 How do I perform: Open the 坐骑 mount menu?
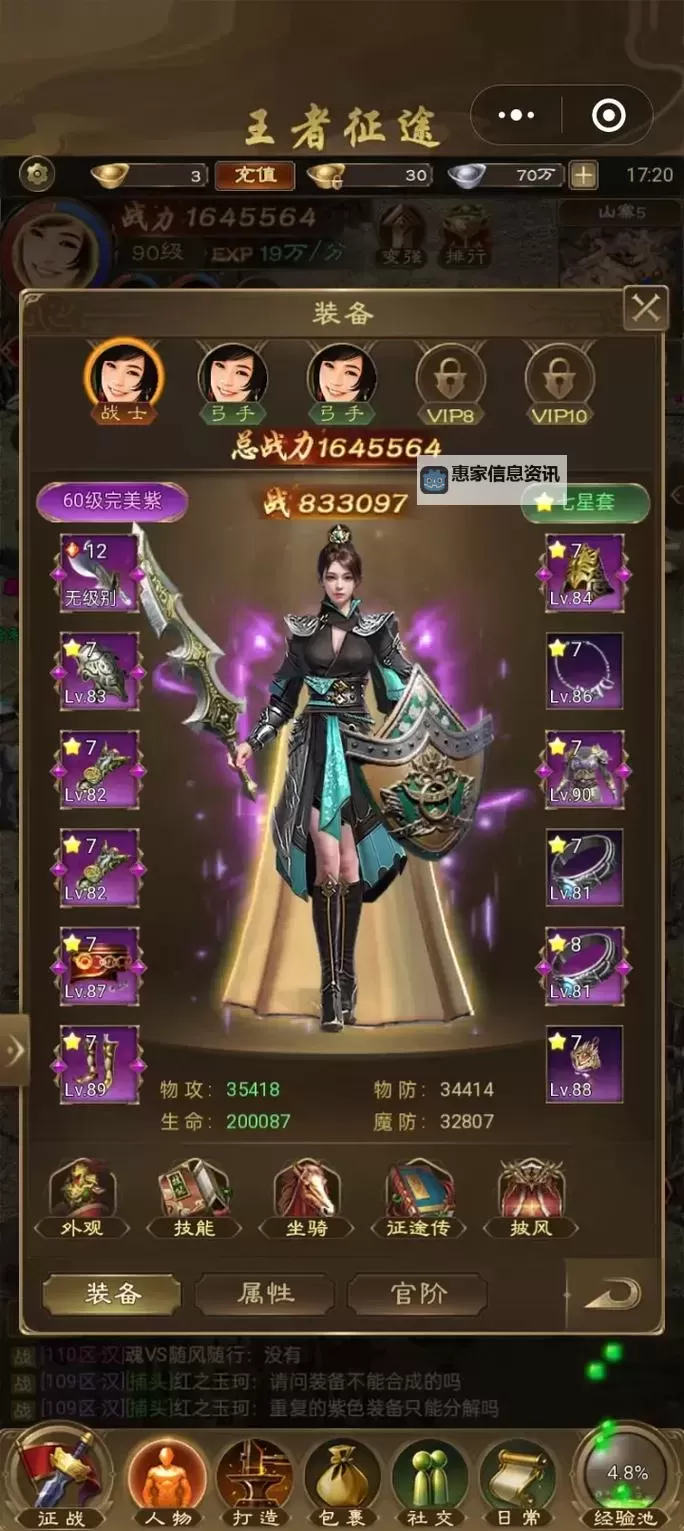coord(306,1199)
